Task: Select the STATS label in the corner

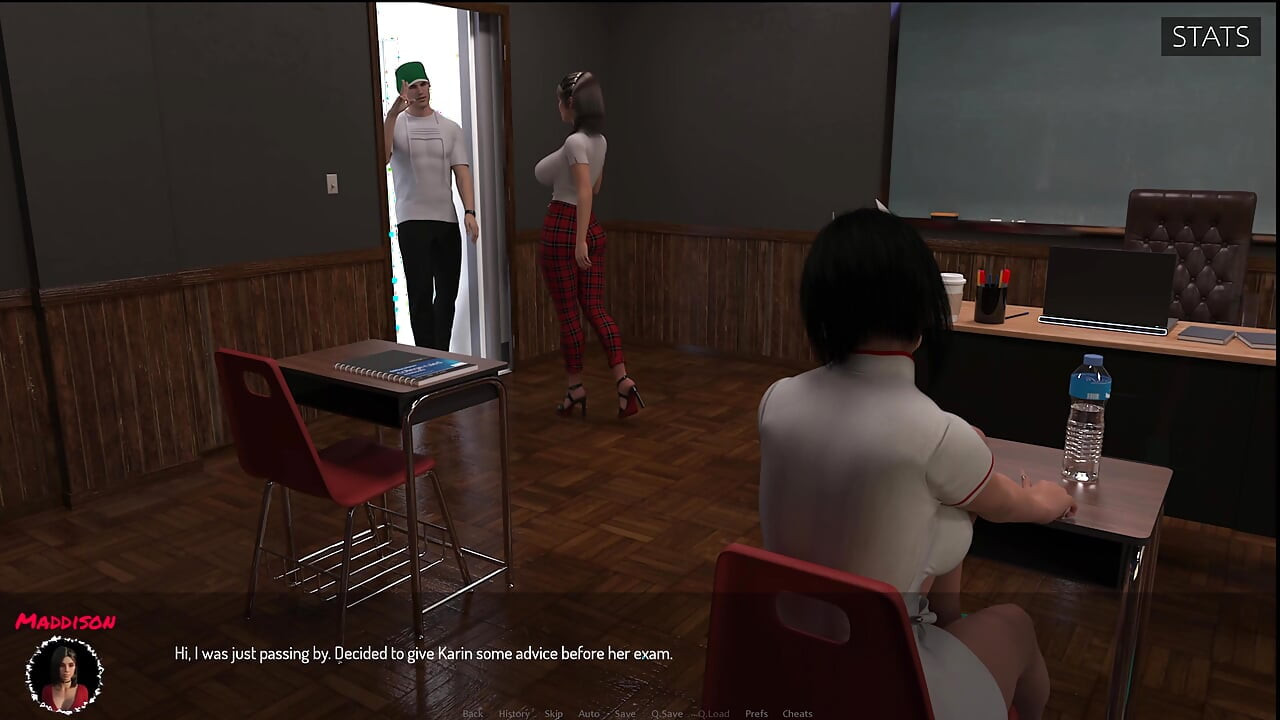Action: (1211, 37)
